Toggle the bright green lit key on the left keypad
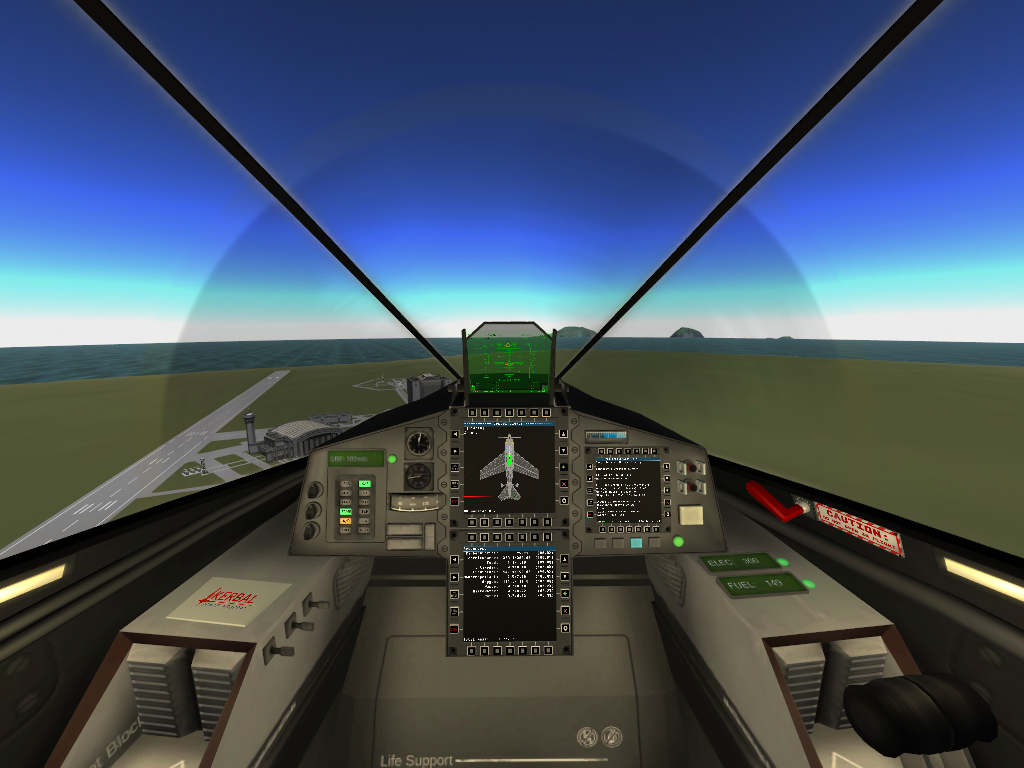This screenshot has width=1024, height=768. pos(364,483)
